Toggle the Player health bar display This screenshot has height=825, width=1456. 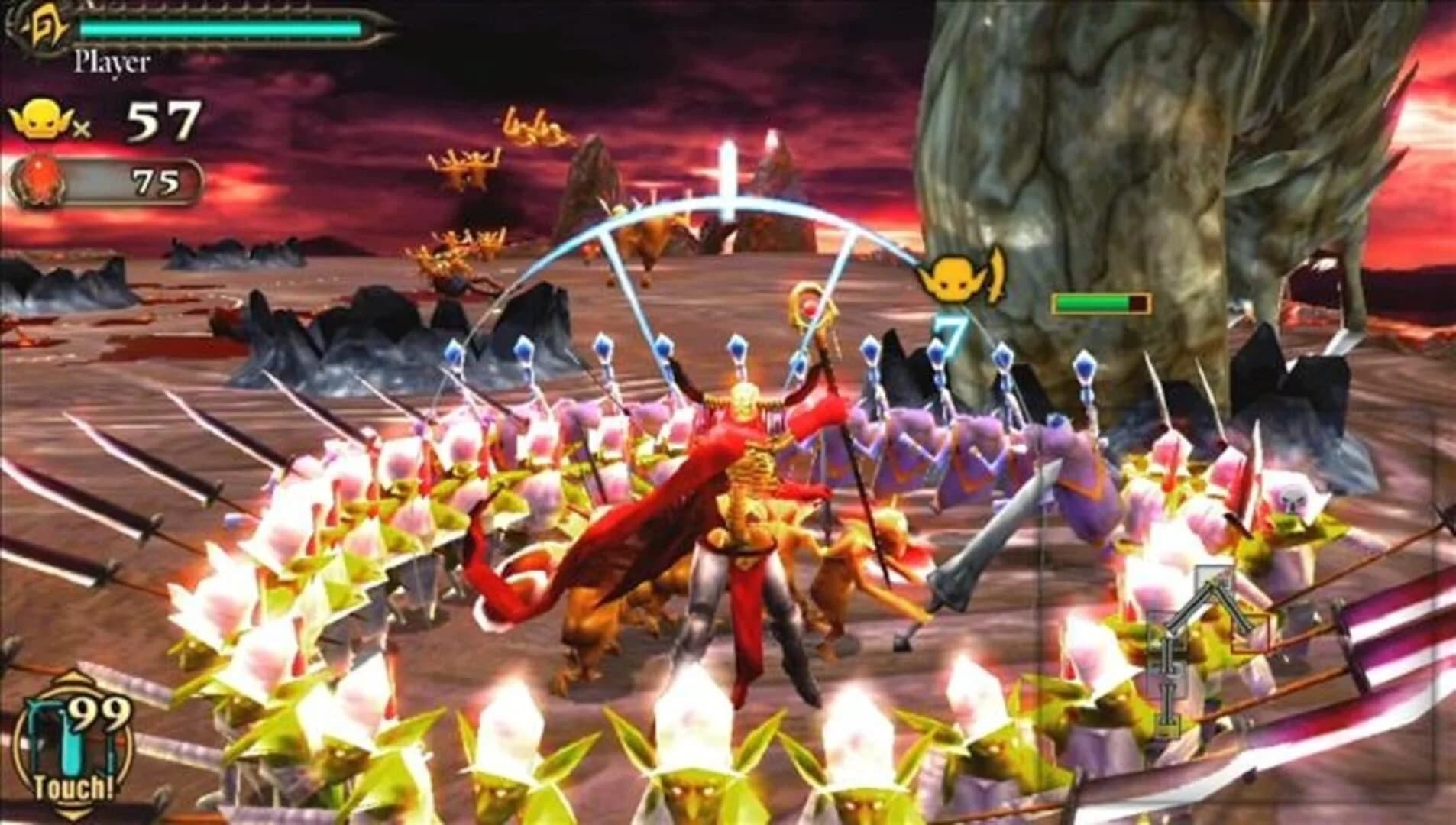tap(220, 27)
